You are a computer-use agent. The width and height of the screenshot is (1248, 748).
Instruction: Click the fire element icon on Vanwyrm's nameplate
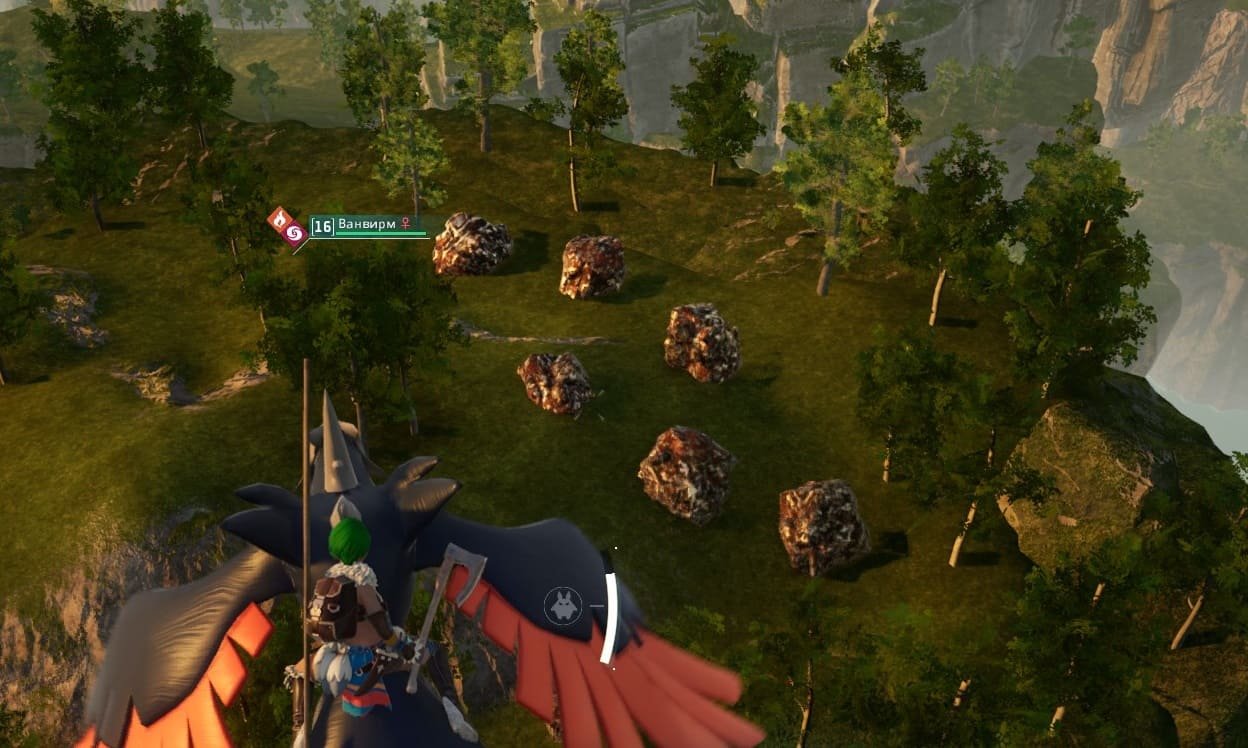point(281,219)
